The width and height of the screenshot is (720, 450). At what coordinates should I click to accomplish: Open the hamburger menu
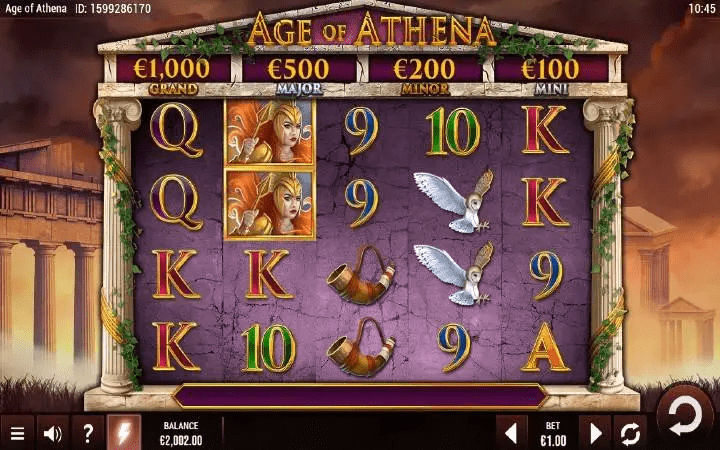(x=17, y=434)
